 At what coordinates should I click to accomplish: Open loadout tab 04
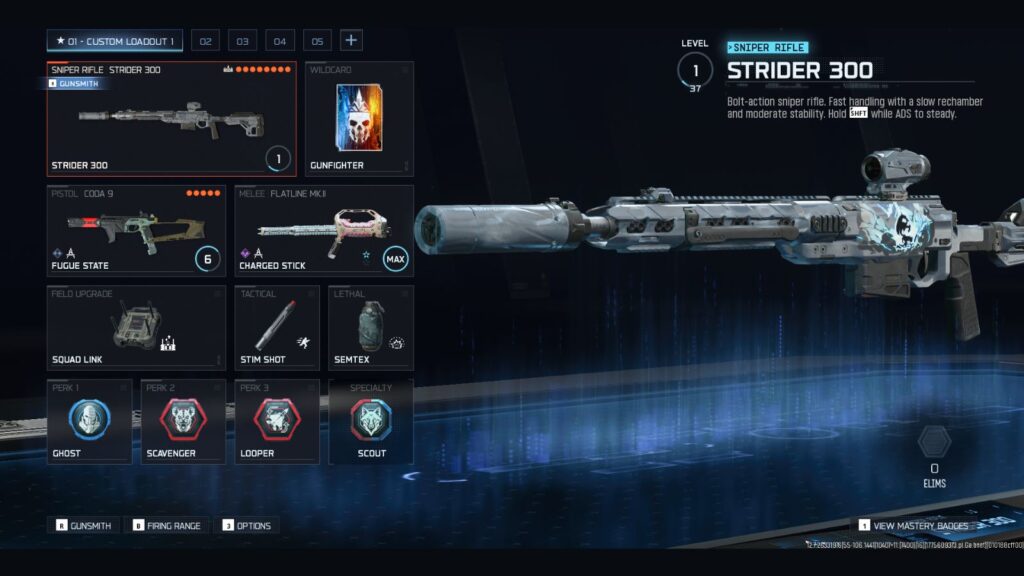279,41
